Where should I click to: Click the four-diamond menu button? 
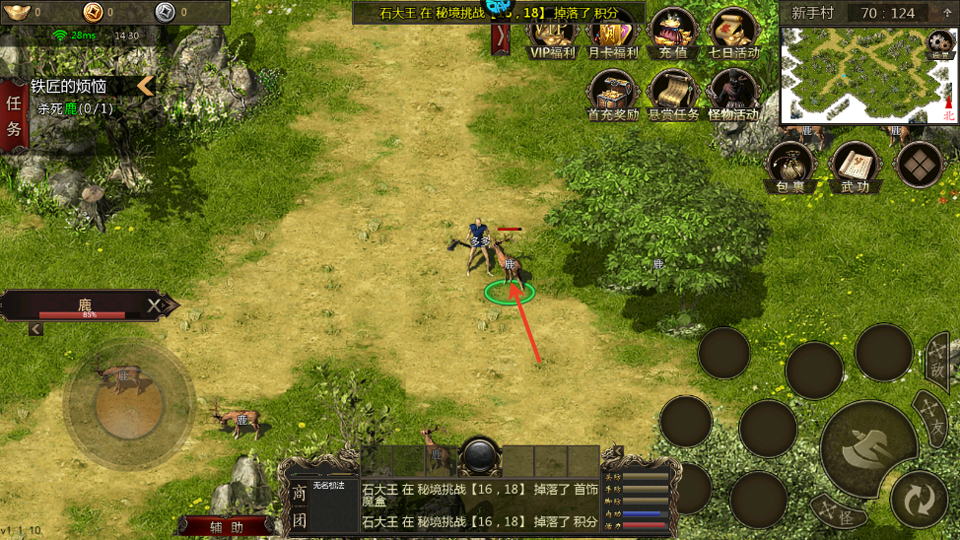919,165
